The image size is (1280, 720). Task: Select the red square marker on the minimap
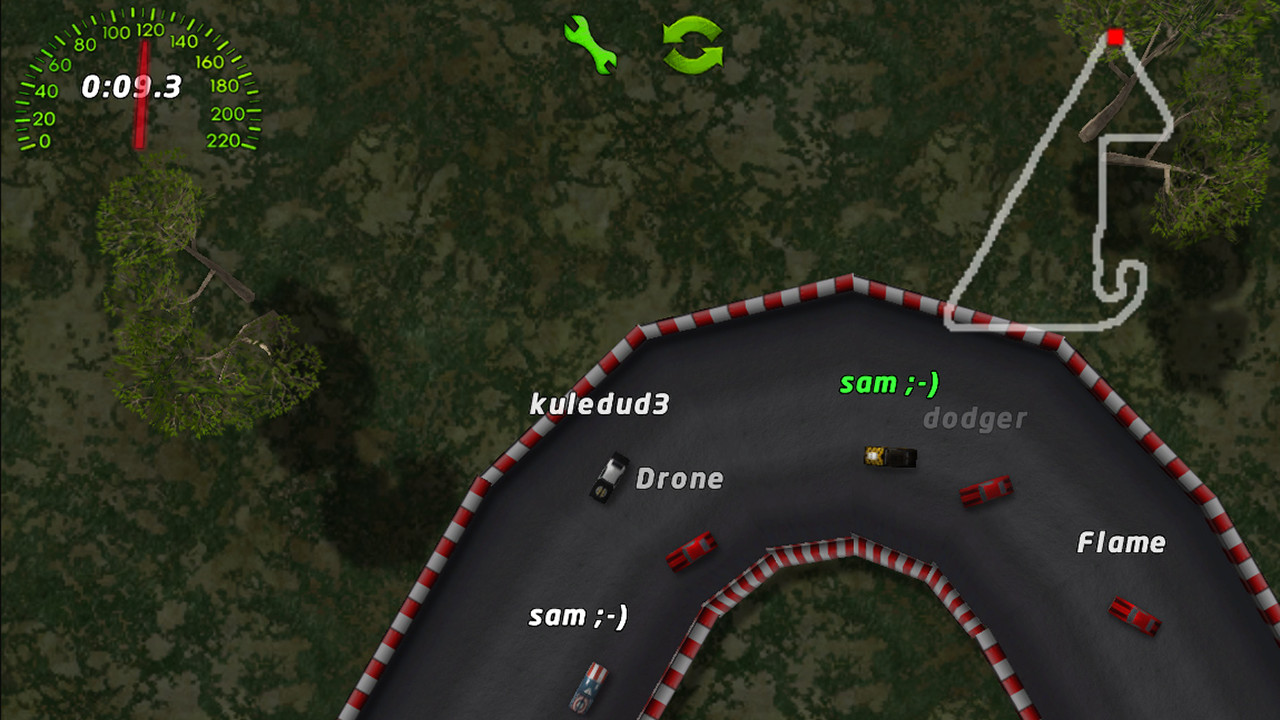click(x=1113, y=37)
